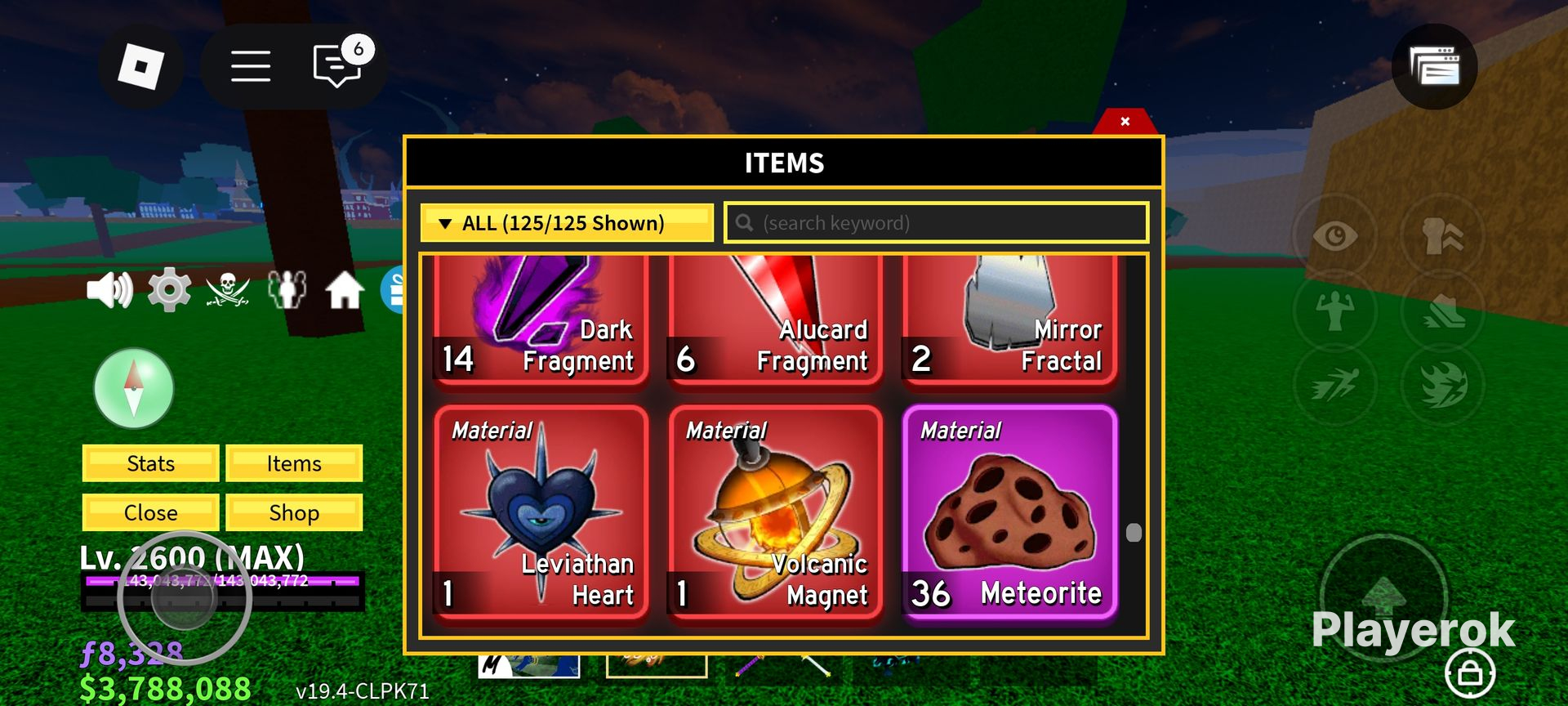
Task: Tap the yellow Items button
Action: point(294,463)
